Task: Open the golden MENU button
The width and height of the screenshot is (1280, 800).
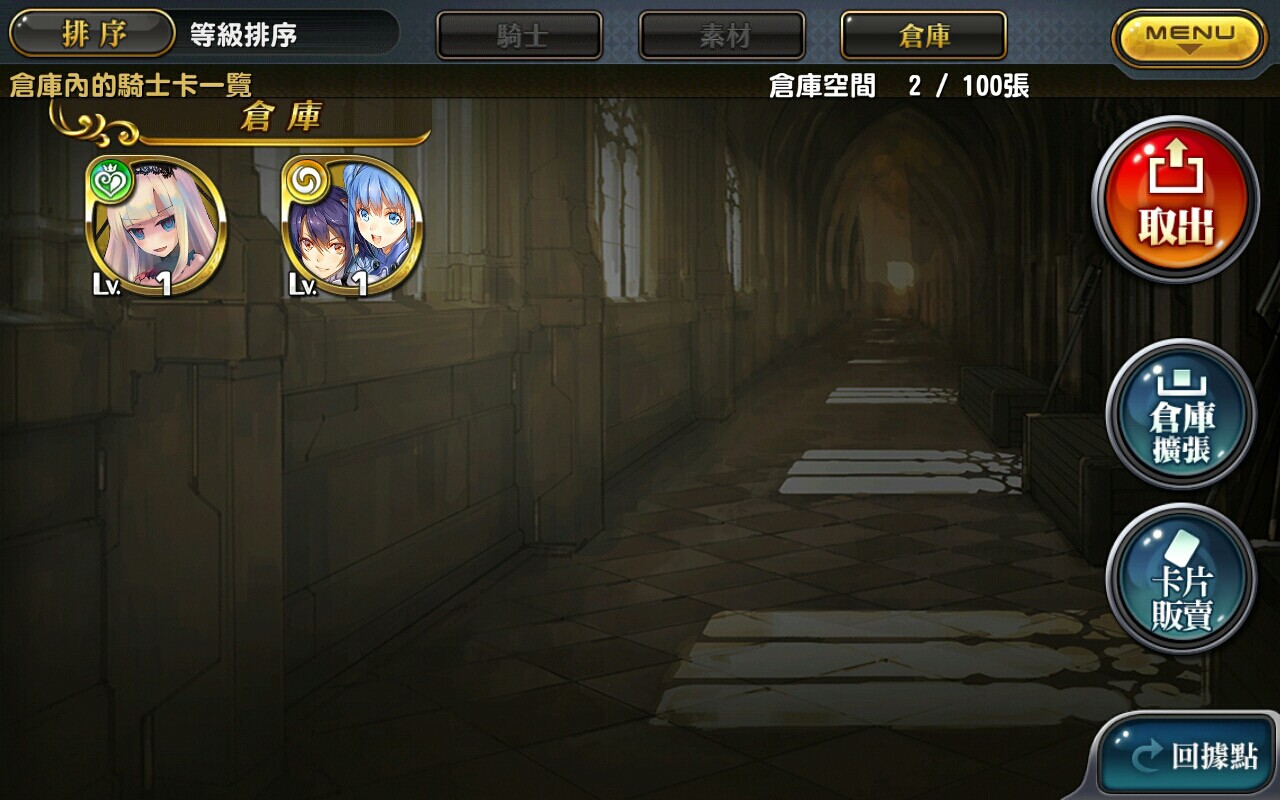Action: [1186, 33]
